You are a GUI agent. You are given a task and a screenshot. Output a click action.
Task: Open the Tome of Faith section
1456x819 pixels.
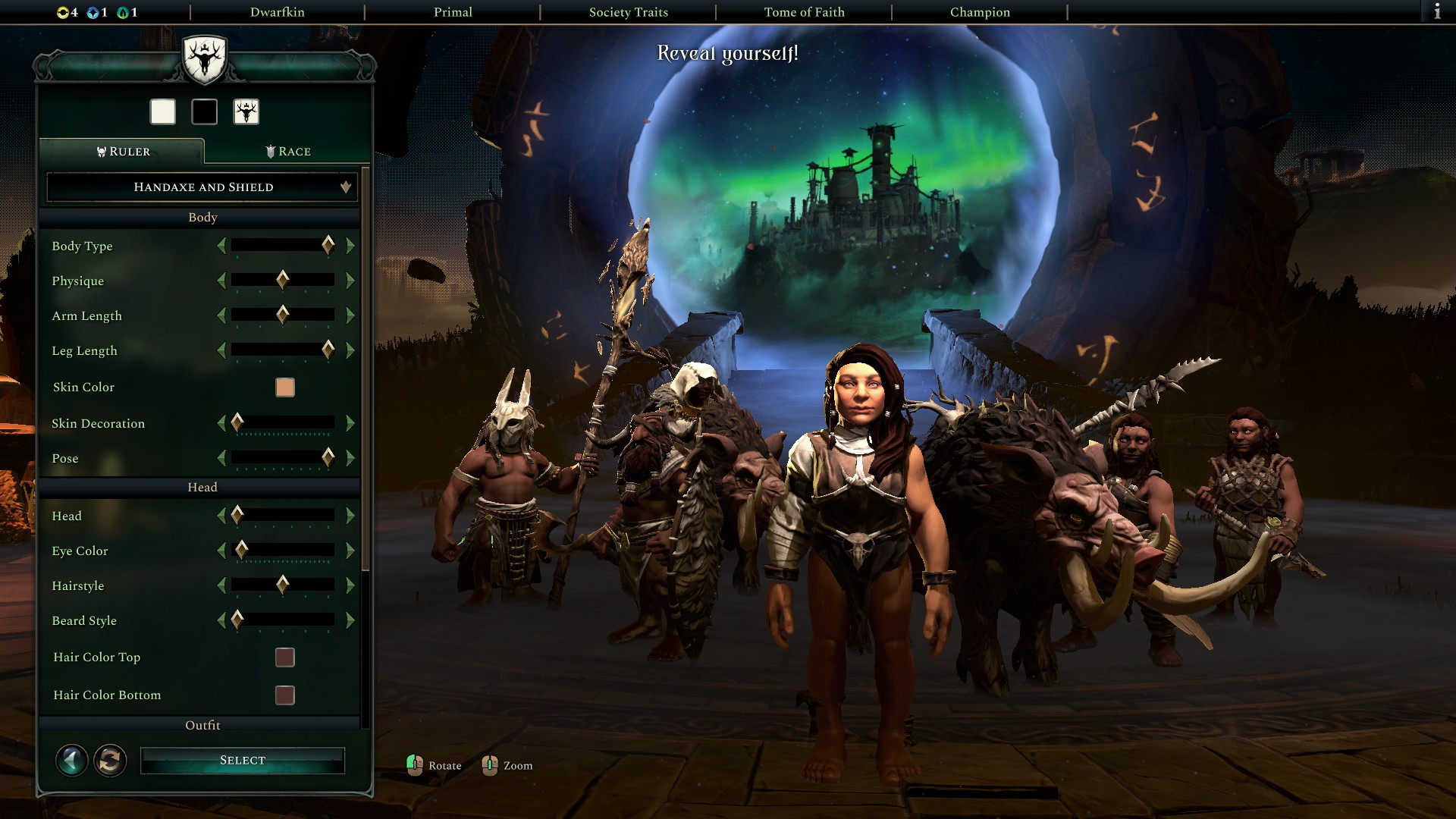tap(804, 12)
